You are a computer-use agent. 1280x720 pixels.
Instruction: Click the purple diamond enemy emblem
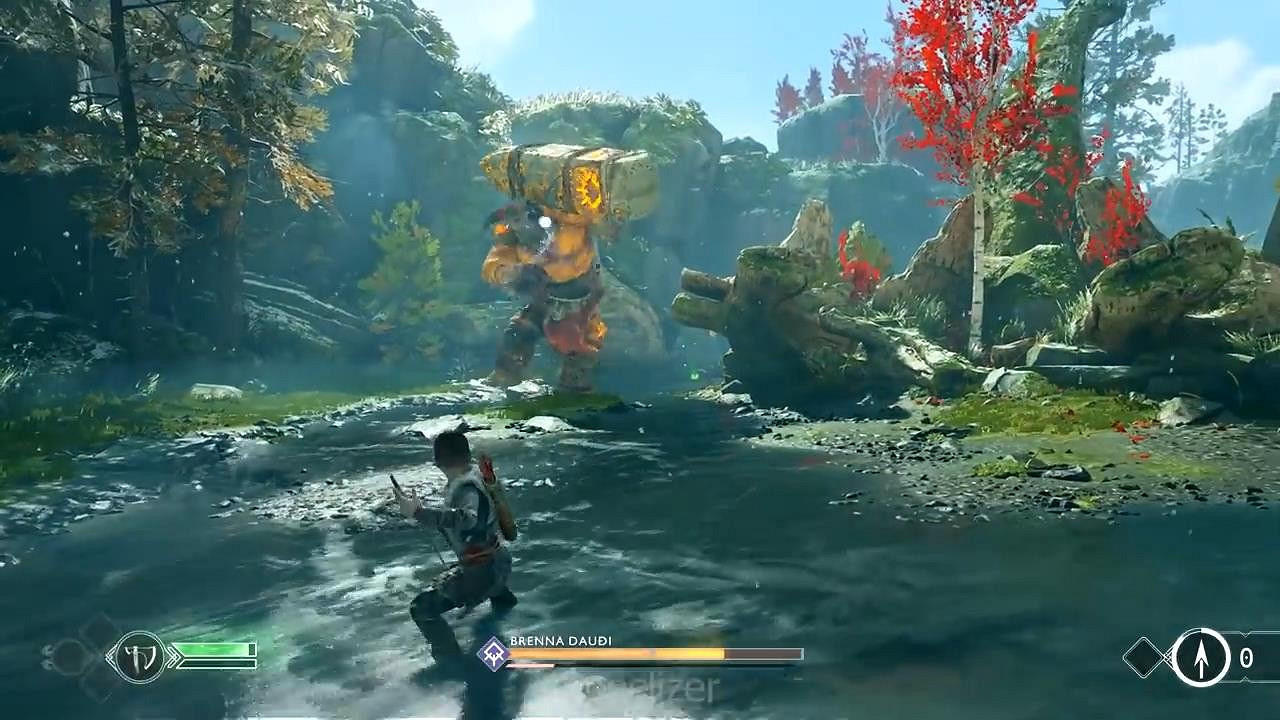492,652
